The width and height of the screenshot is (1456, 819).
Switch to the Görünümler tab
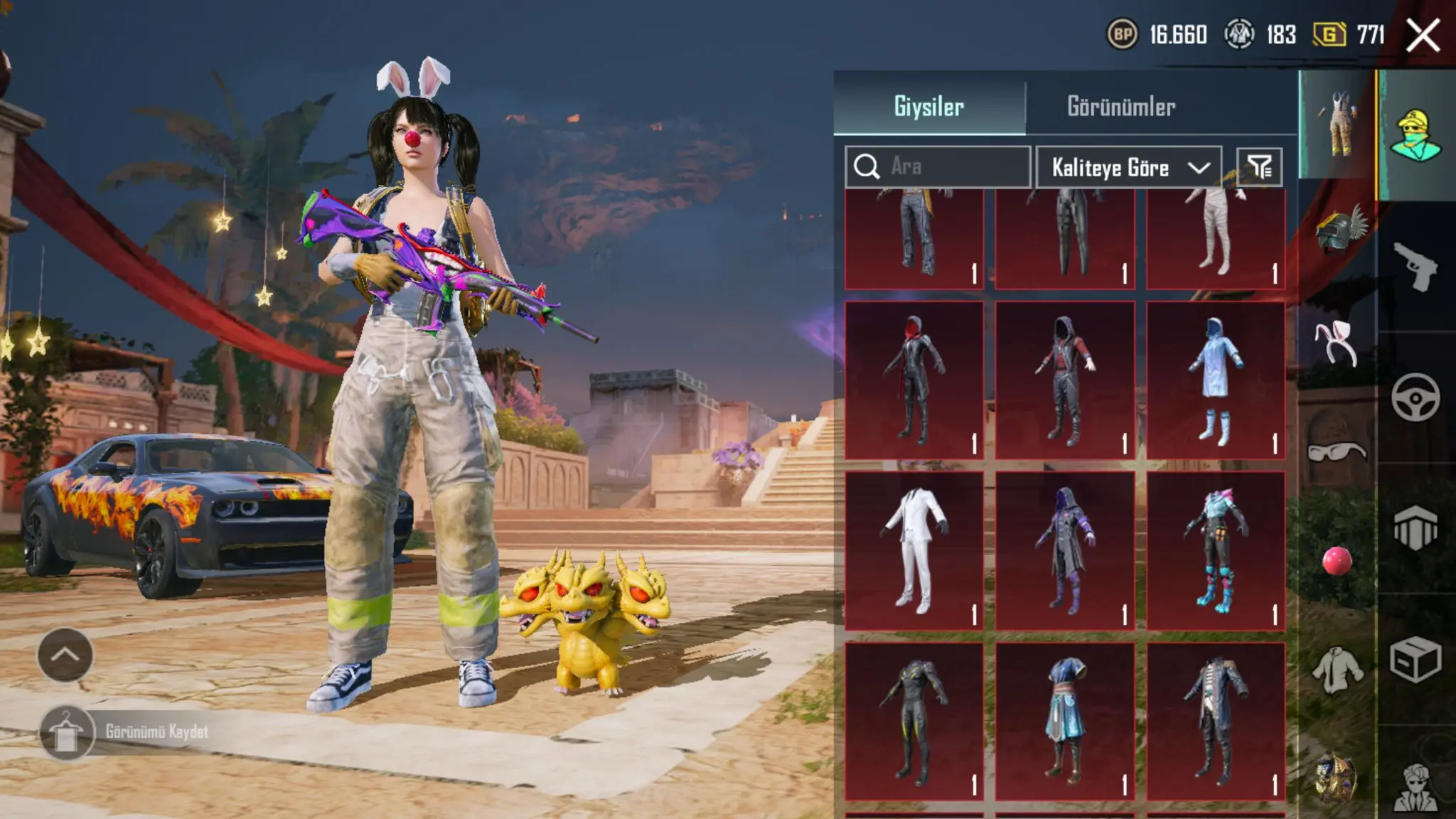(1121, 107)
